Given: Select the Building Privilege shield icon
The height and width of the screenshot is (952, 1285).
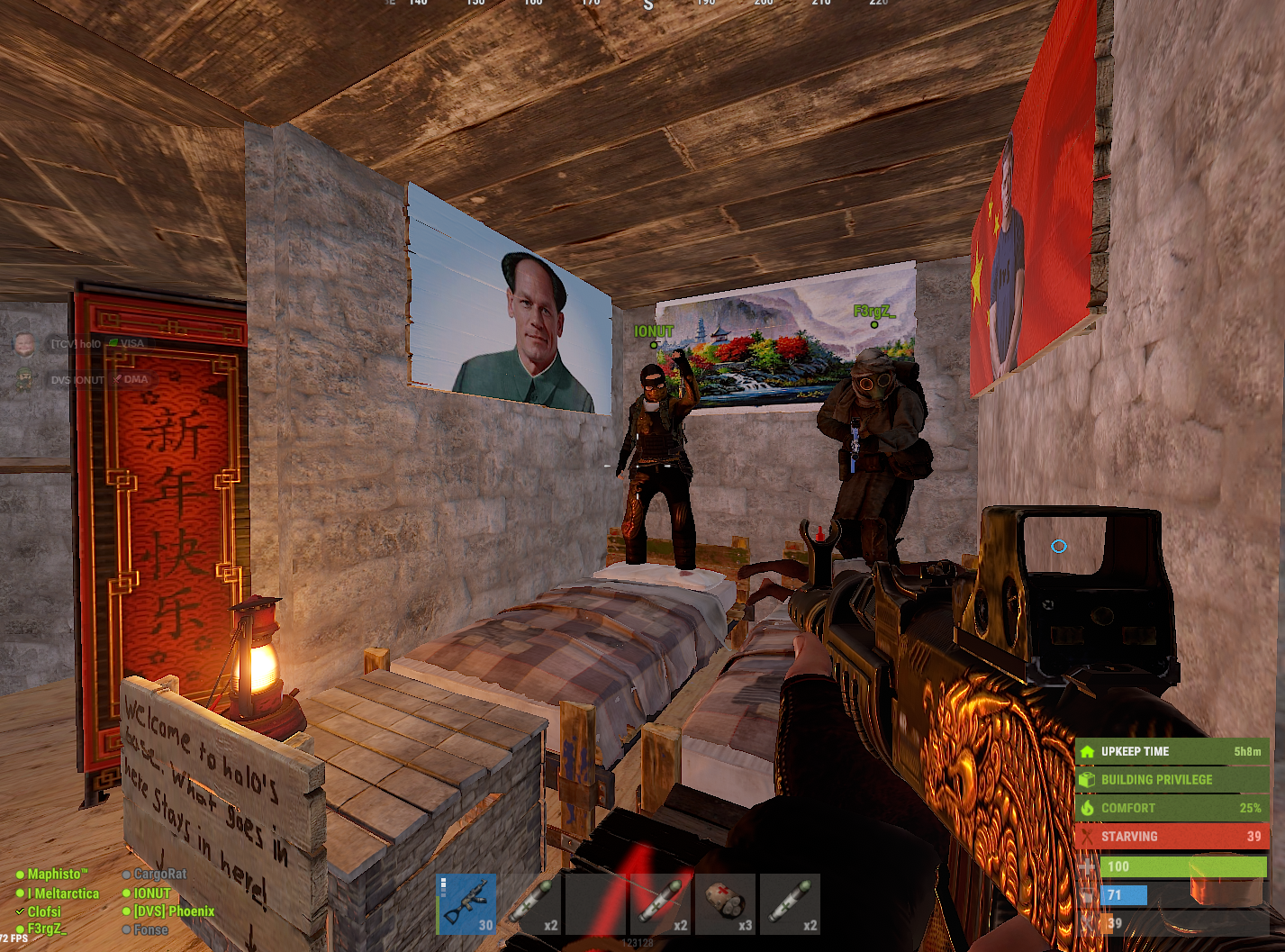Looking at the screenshot, I should coord(1087,779).
